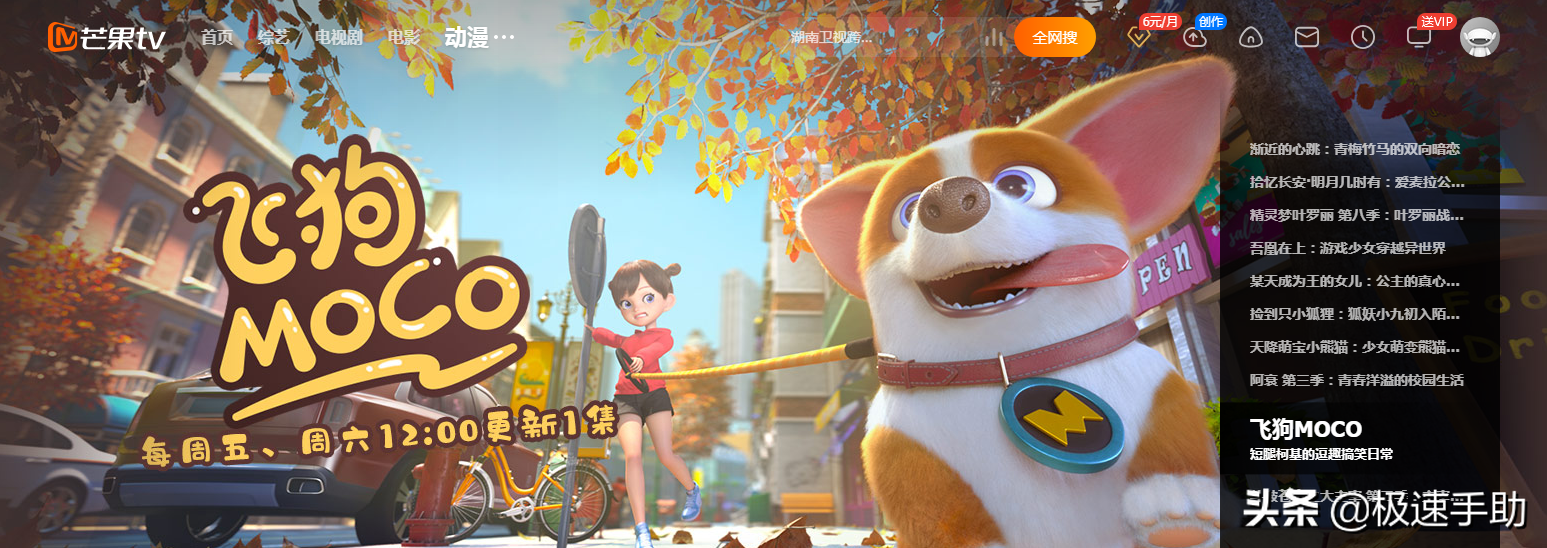The height and width of the screenshot is (548, 1547).
Task: Open the envelope messages icon
Action: [1307, 37]
